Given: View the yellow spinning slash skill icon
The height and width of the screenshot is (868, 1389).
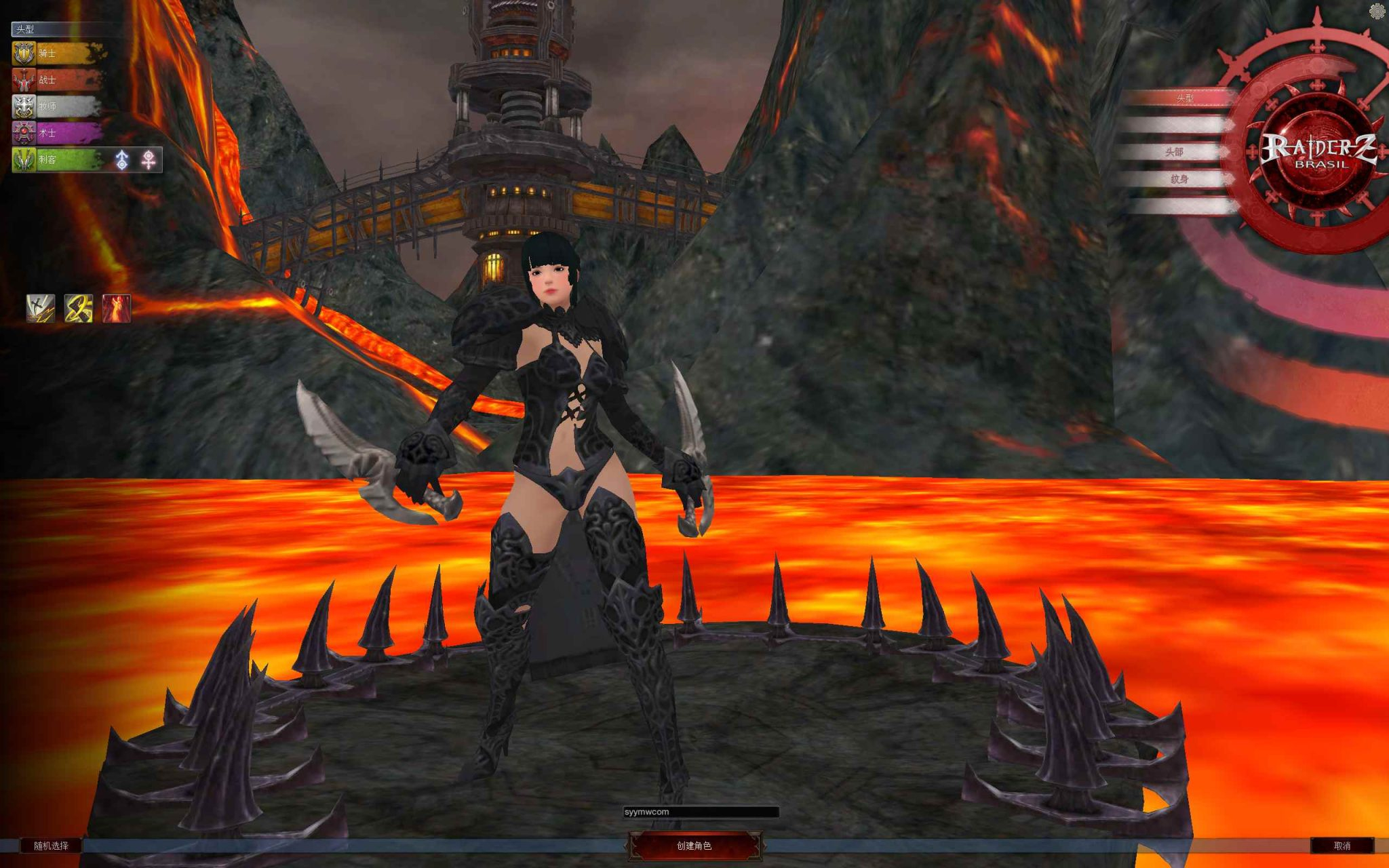Looking at the screenshot, I should coord(79,308).
